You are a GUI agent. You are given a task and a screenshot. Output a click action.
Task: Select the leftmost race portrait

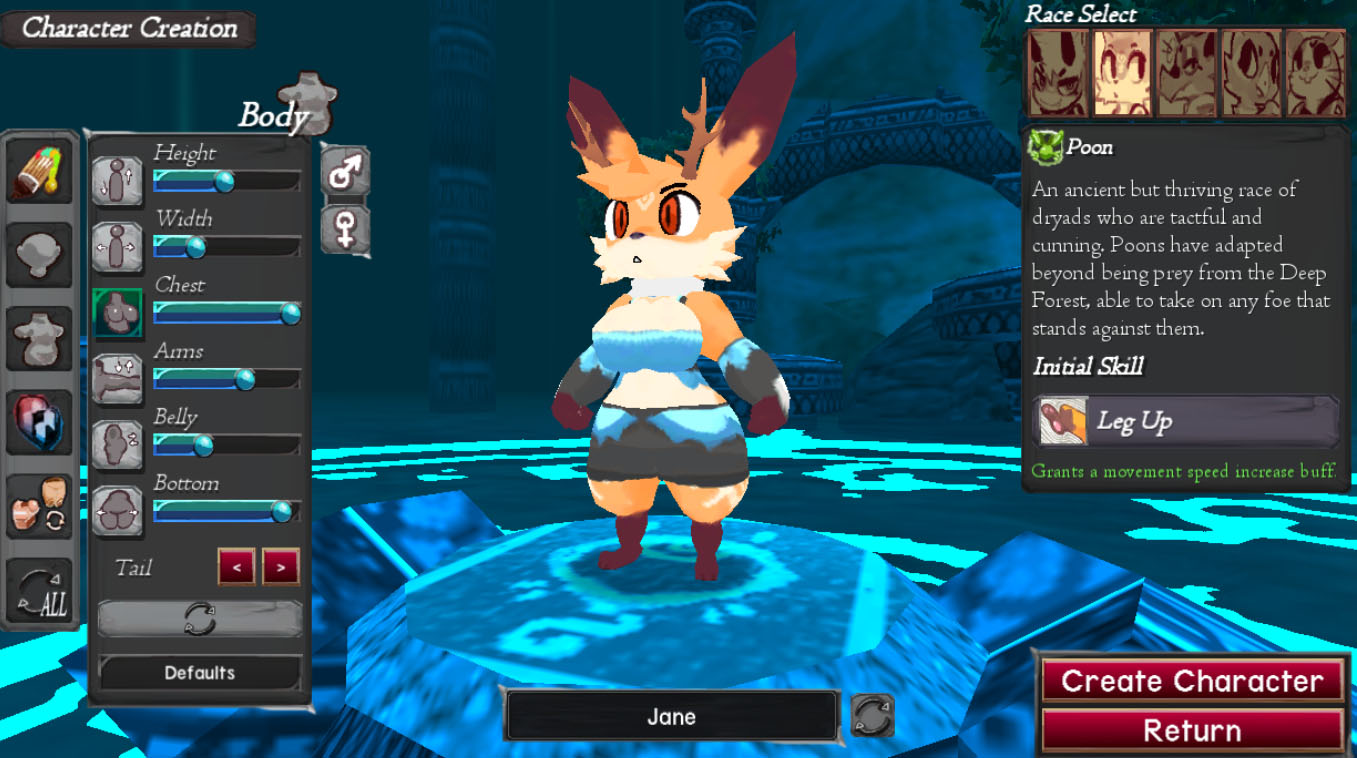1058,73
